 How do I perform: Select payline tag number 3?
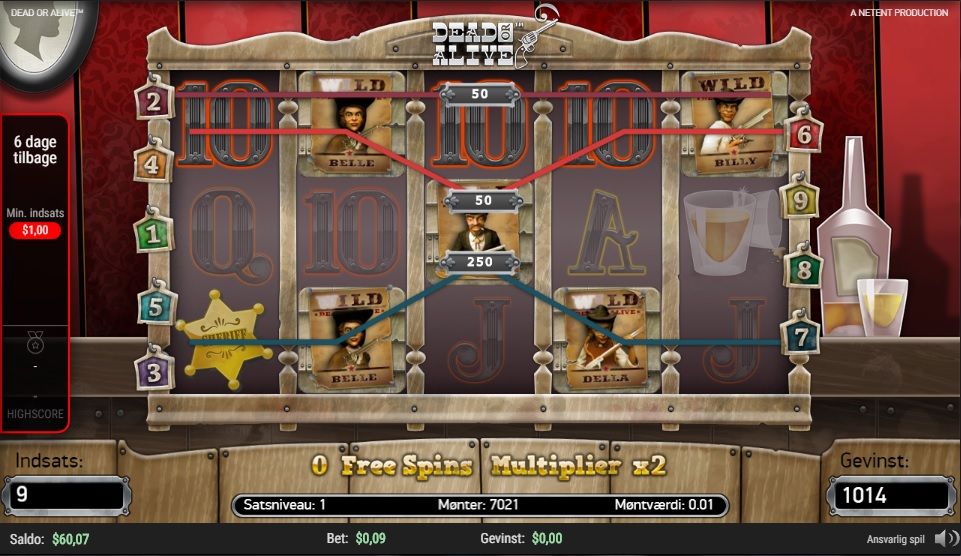(x=154, y=371)
